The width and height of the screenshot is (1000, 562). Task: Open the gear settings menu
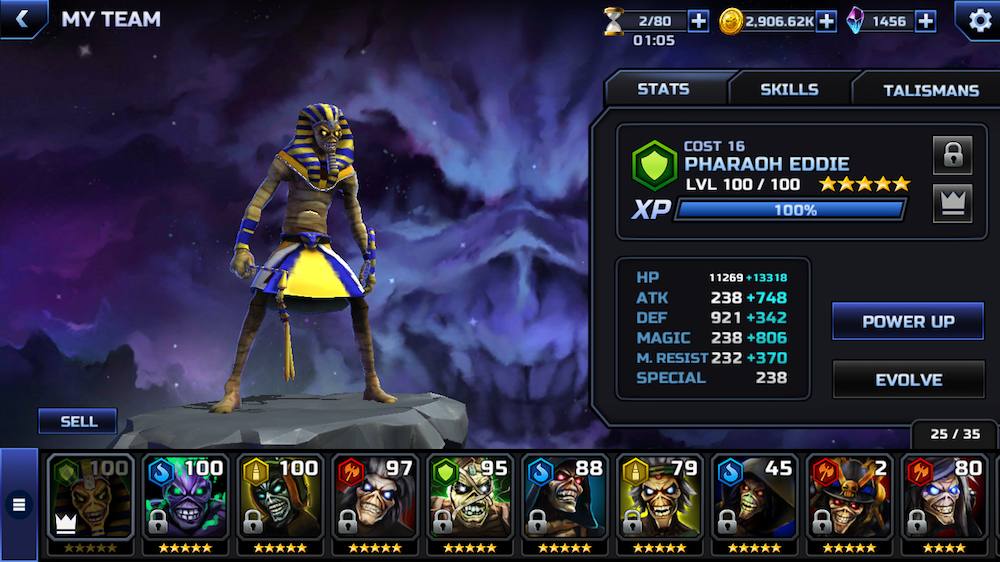[975, 20]
